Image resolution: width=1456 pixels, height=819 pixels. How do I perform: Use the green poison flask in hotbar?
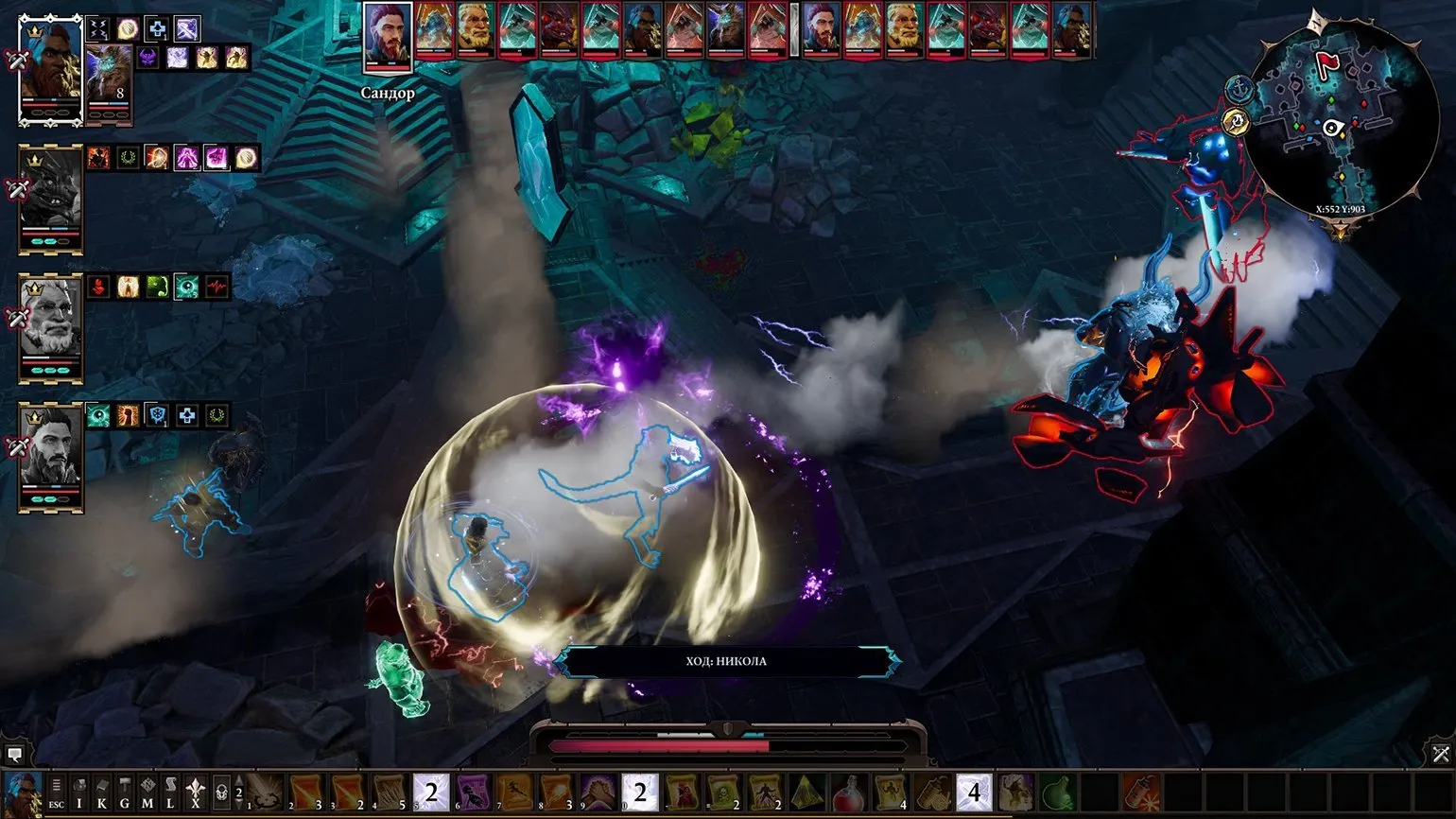tap(1056, 792)
